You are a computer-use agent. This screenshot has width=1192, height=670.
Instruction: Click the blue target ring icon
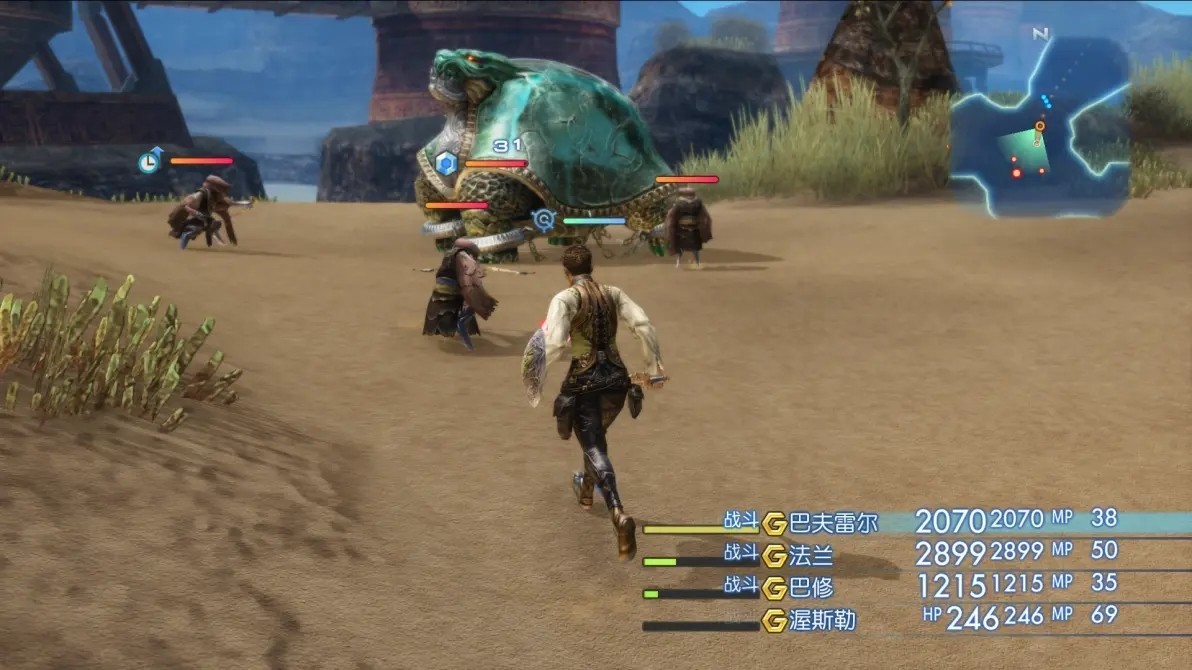544,220
